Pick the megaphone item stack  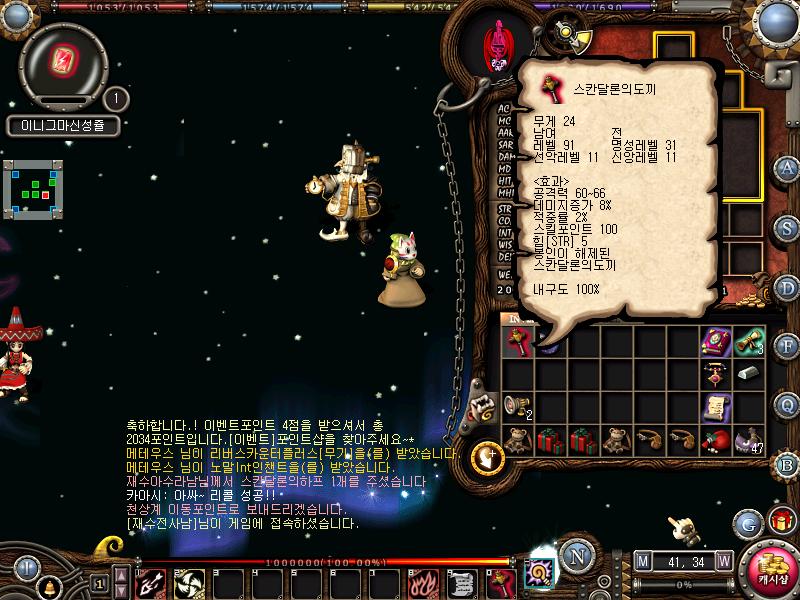517,405
